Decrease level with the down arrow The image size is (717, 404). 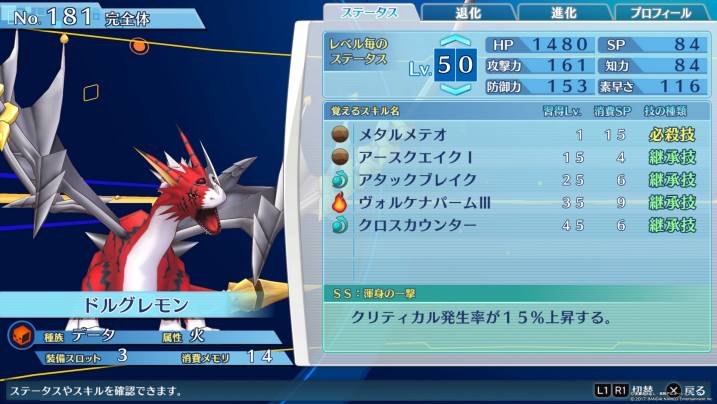point(455,89)
